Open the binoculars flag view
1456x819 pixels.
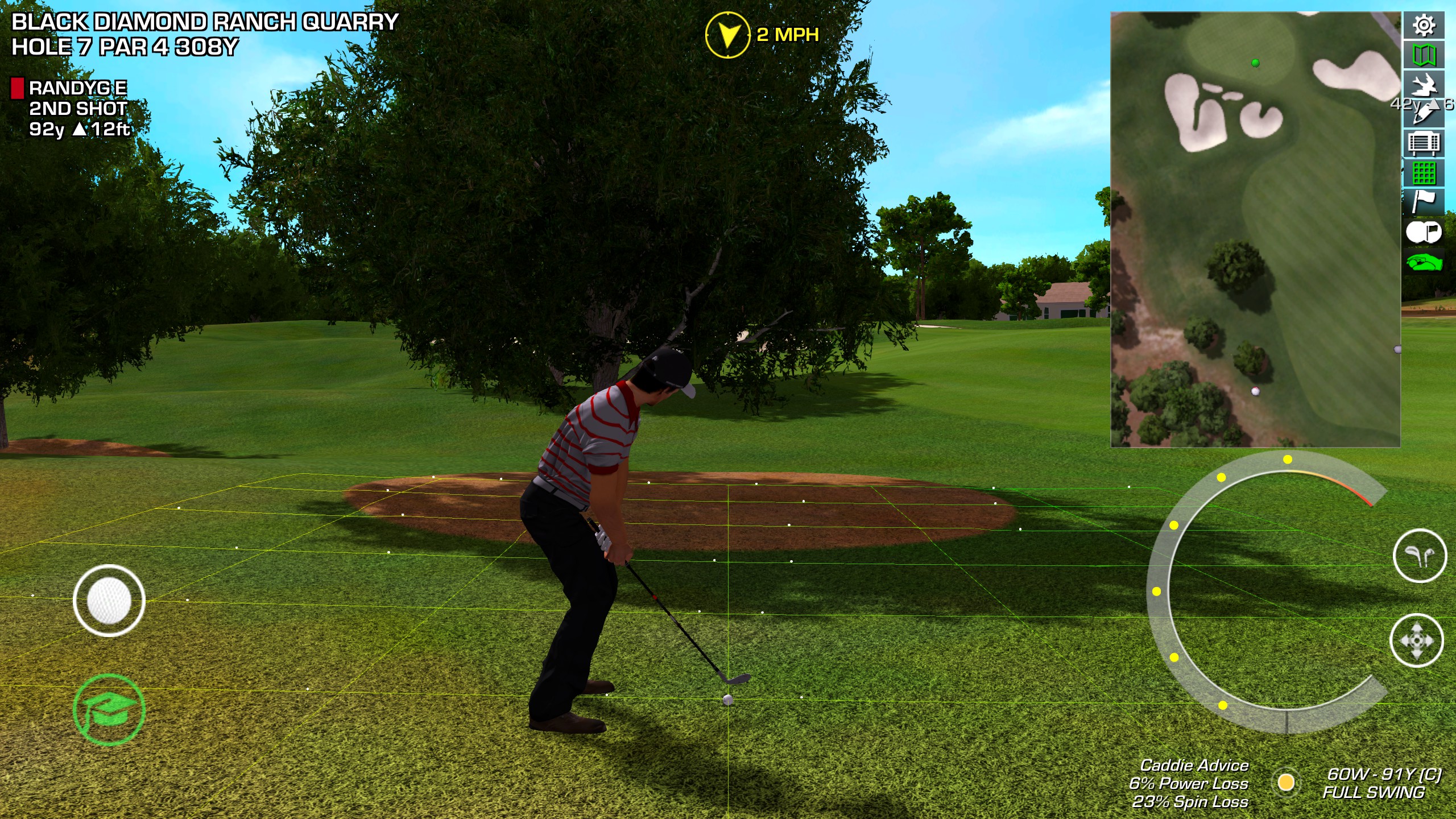pyautogui.click(x=1424, y=232)
